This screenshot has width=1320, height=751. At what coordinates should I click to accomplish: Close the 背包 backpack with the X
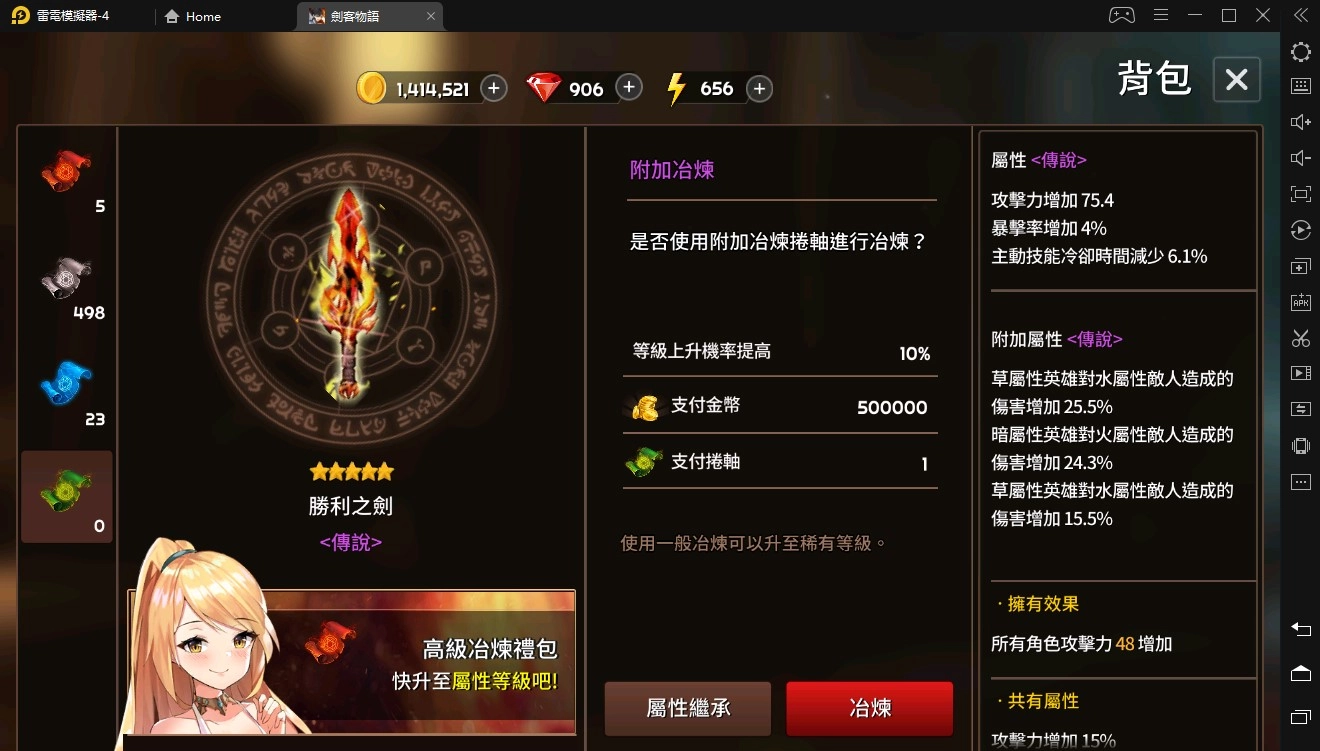pos(1236,80)
